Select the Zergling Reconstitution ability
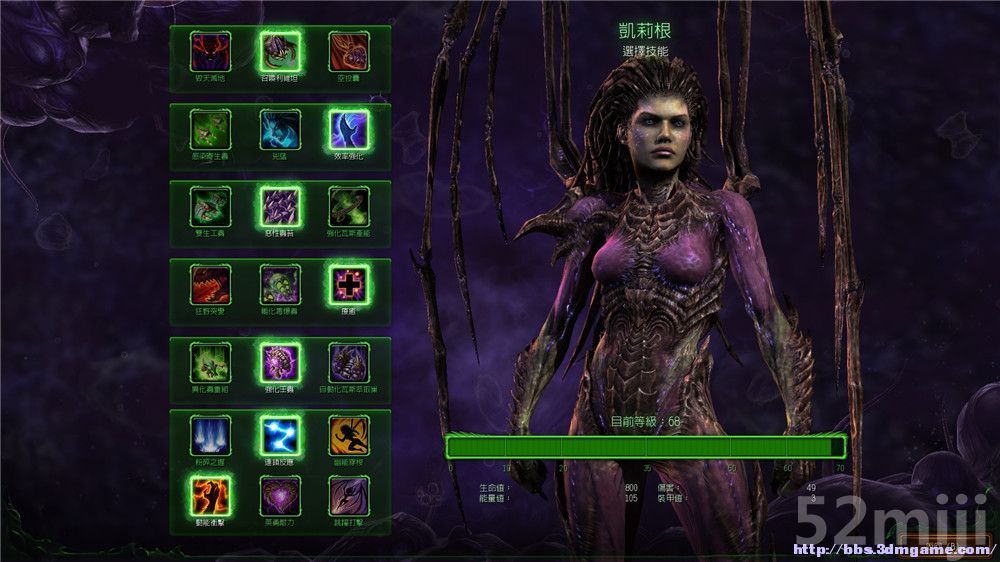 pyautogui.click(x=210, y=362)
